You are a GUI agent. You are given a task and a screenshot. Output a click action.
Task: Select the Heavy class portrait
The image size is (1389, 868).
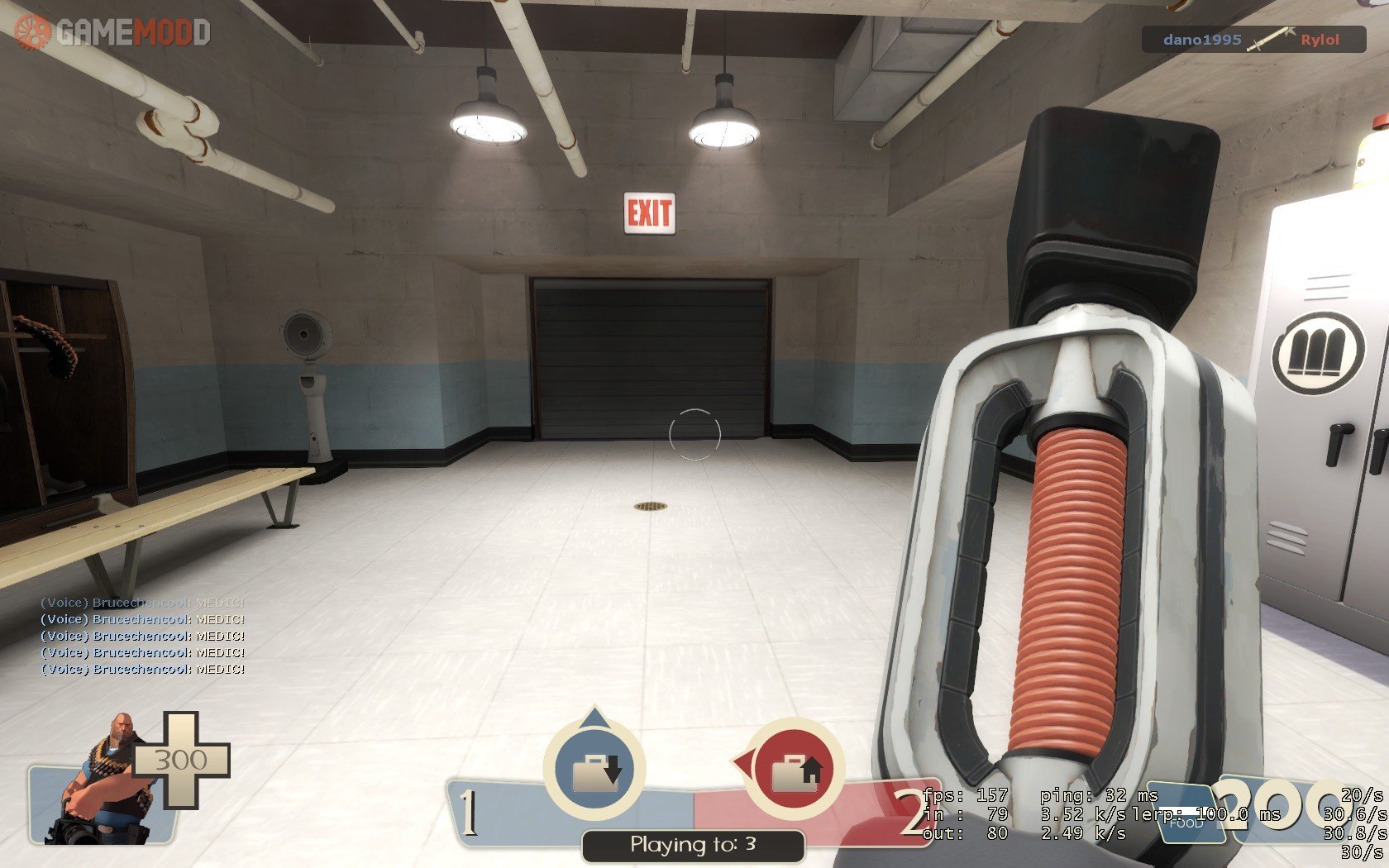(x=107, y=781)
